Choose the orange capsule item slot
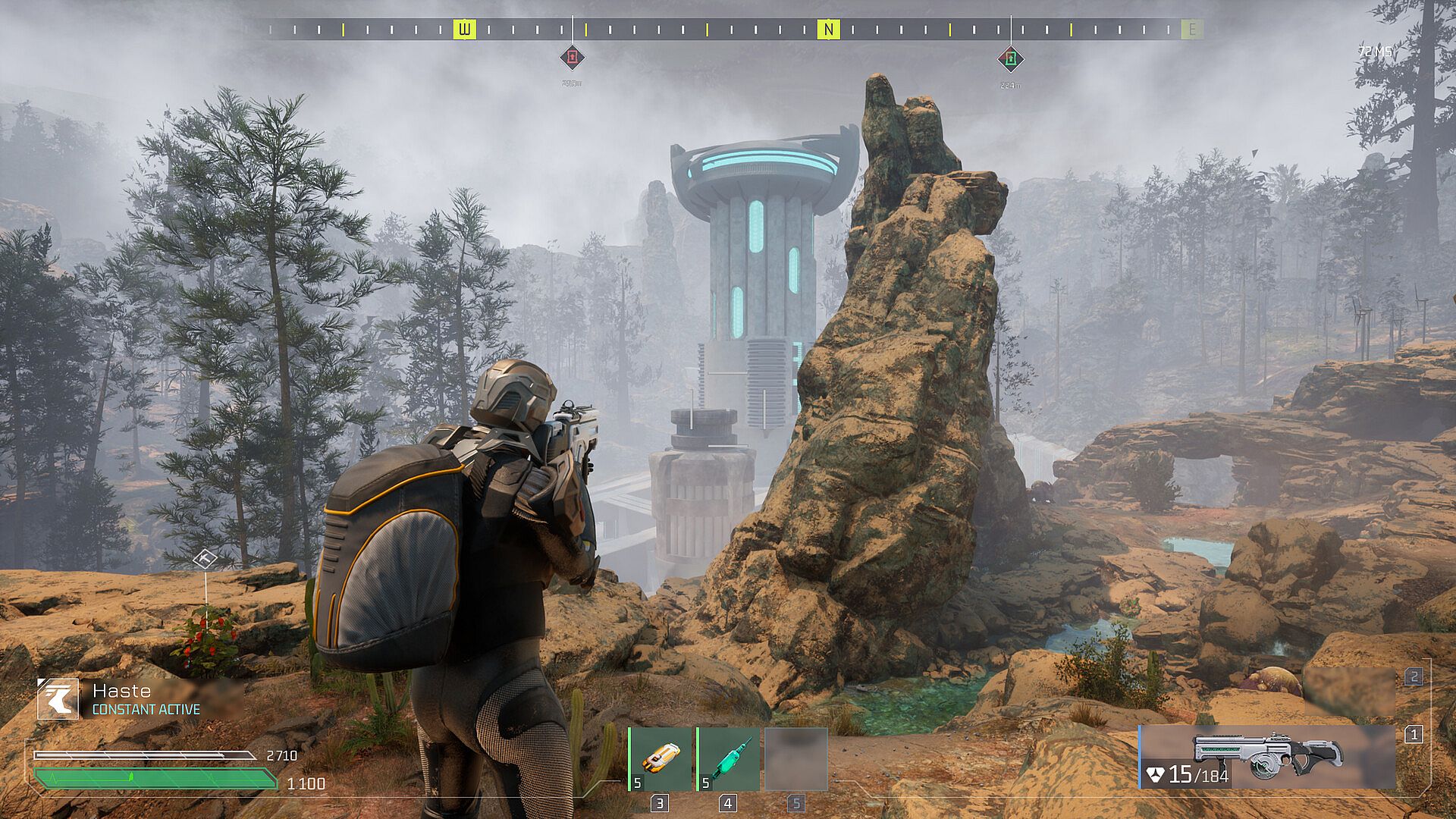Screen dimensions: 1456x819 point(661,758)
